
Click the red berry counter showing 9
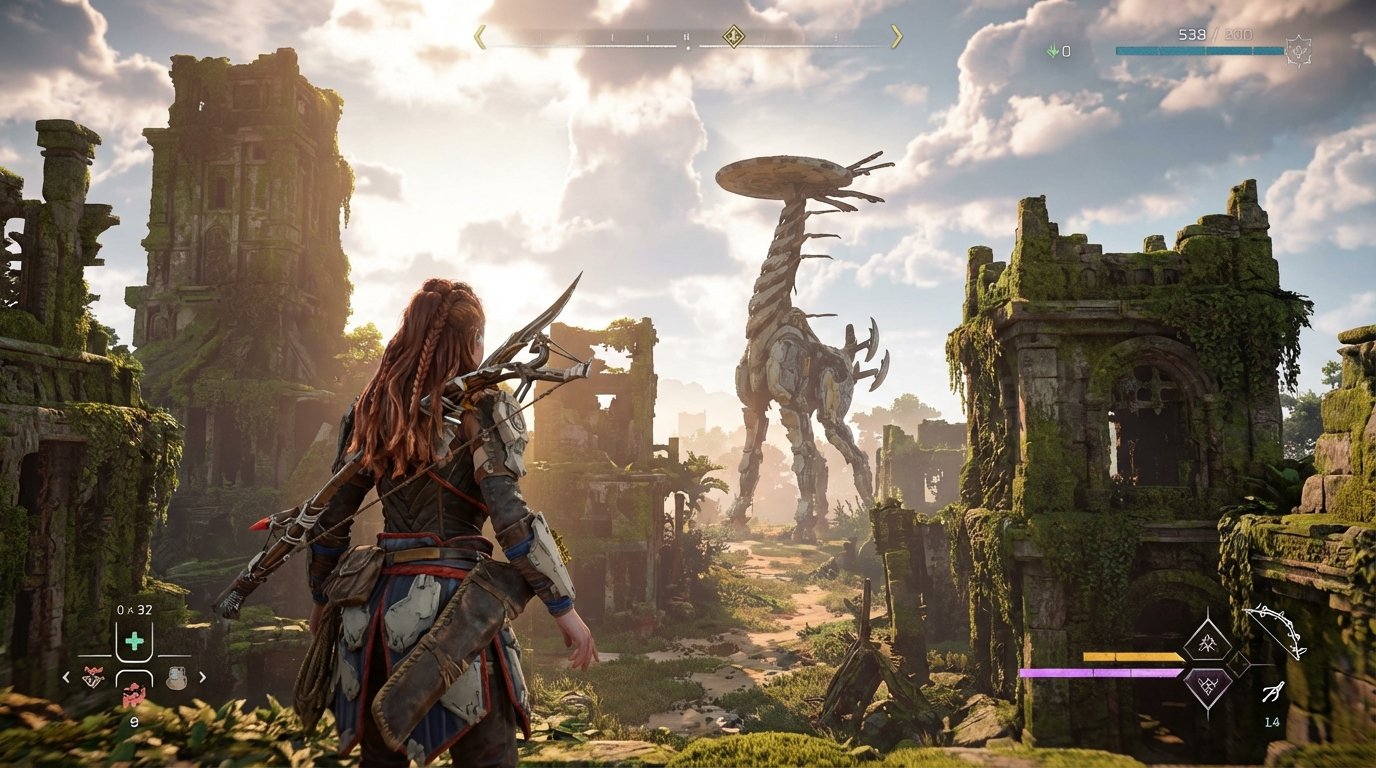pyautogui.click(x=134, y=721)
